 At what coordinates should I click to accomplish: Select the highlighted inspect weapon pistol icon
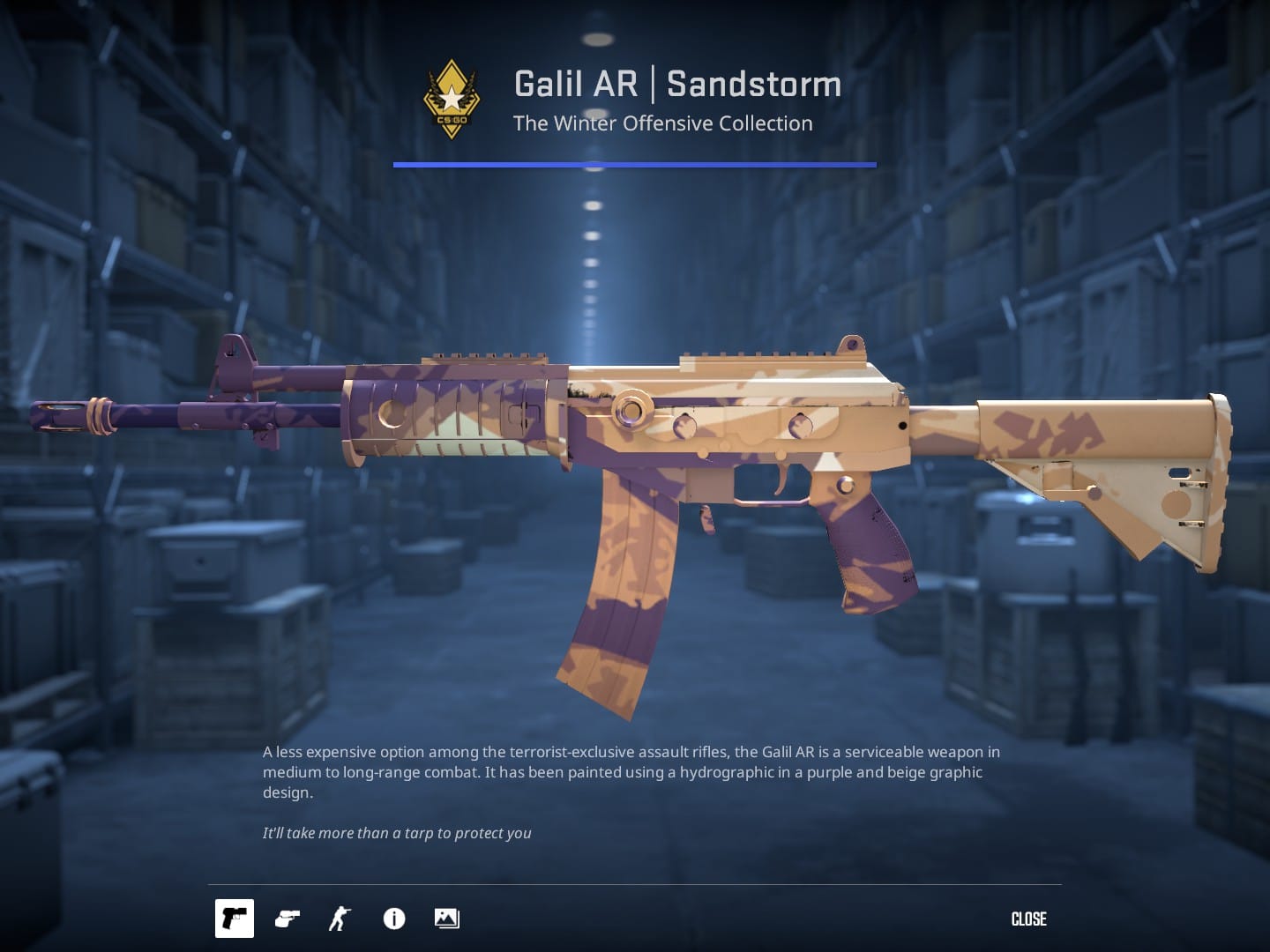click(x=234, y=919)
